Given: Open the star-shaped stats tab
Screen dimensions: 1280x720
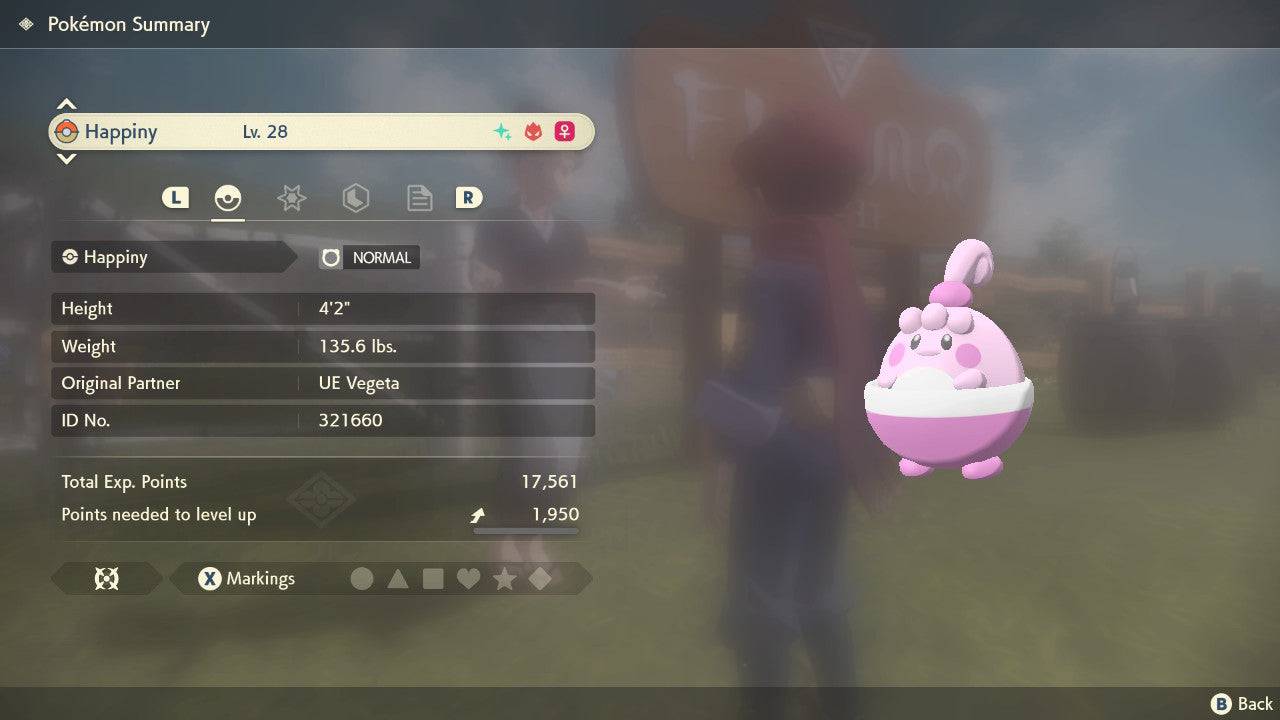Looking at the screenshot, I should (x=291, y=198).
